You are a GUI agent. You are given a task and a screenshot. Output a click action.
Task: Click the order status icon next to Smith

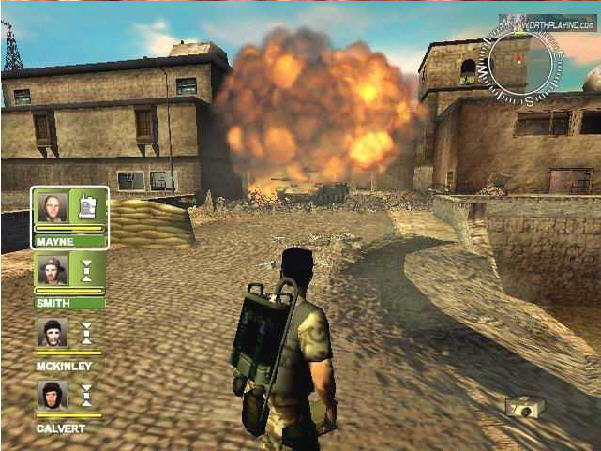click(x=87, y=270)
